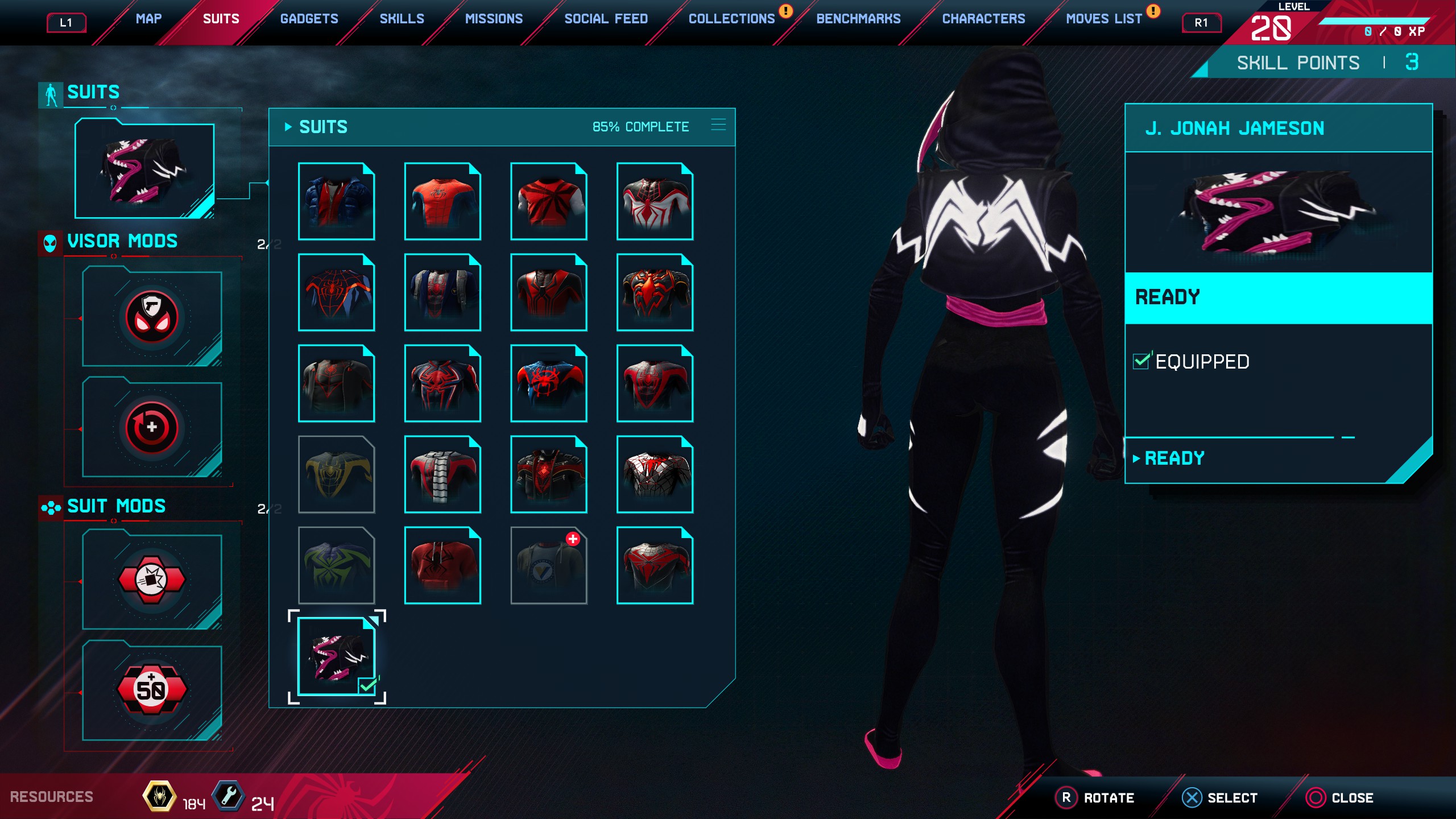
Task: Click the current suit slot under Suits
Action: pyautogui.click(x=144, y=171)
